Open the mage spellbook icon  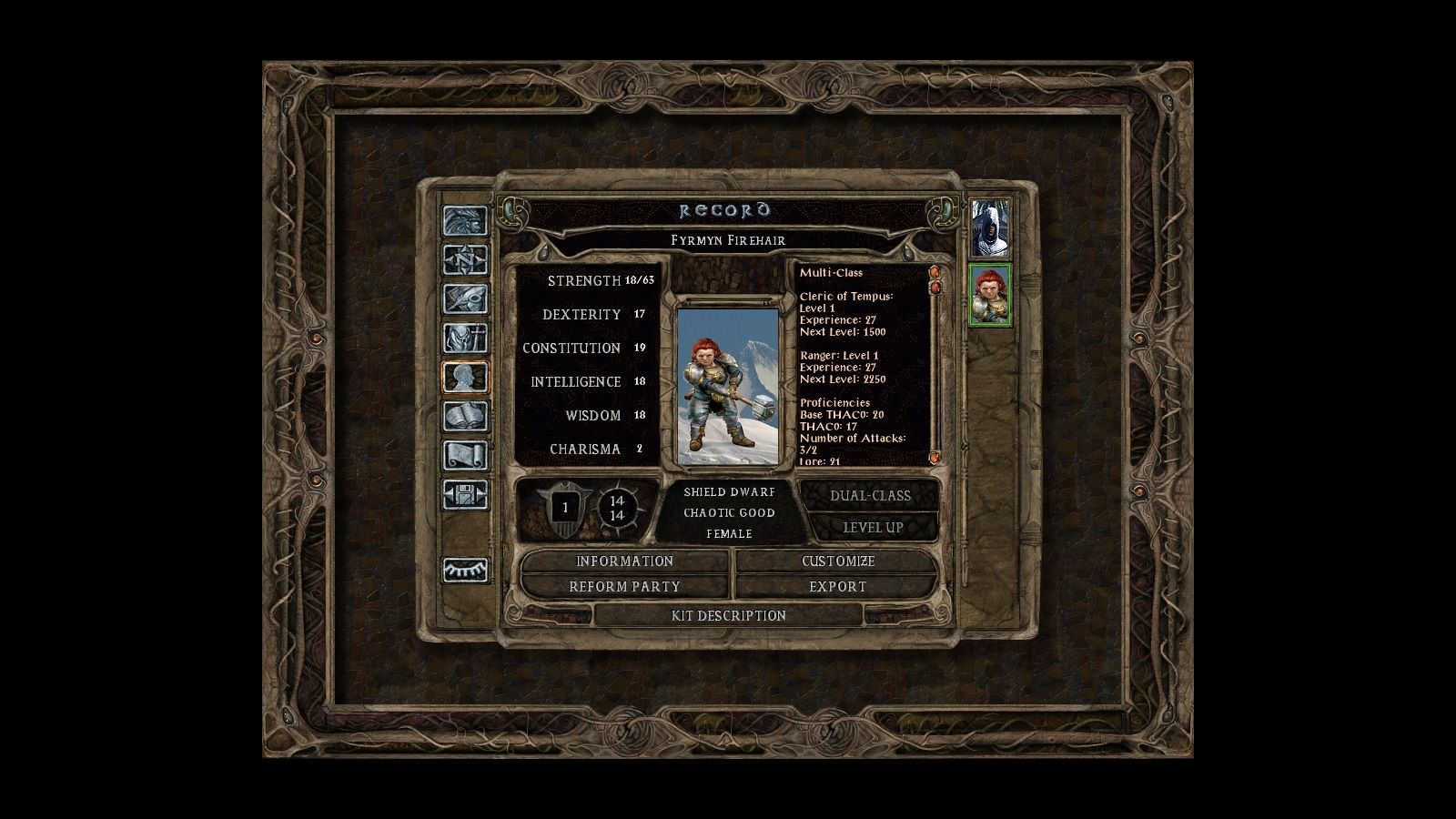465,417
